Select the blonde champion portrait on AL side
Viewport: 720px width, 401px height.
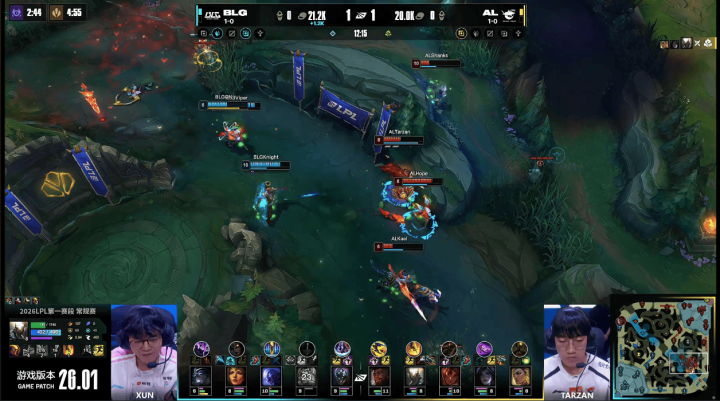click(x=520, y=377)
